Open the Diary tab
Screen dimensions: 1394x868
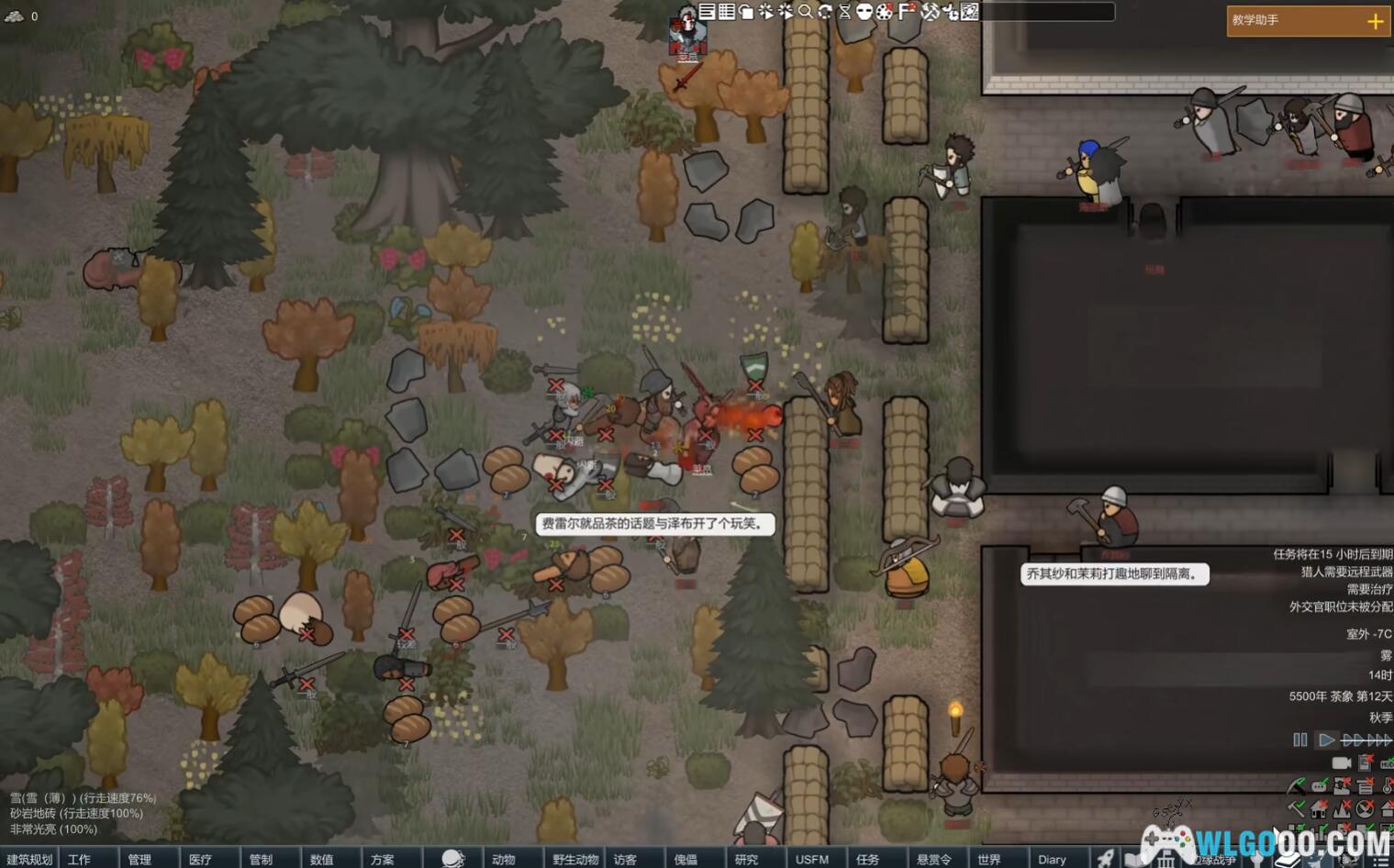(1052, 859)
